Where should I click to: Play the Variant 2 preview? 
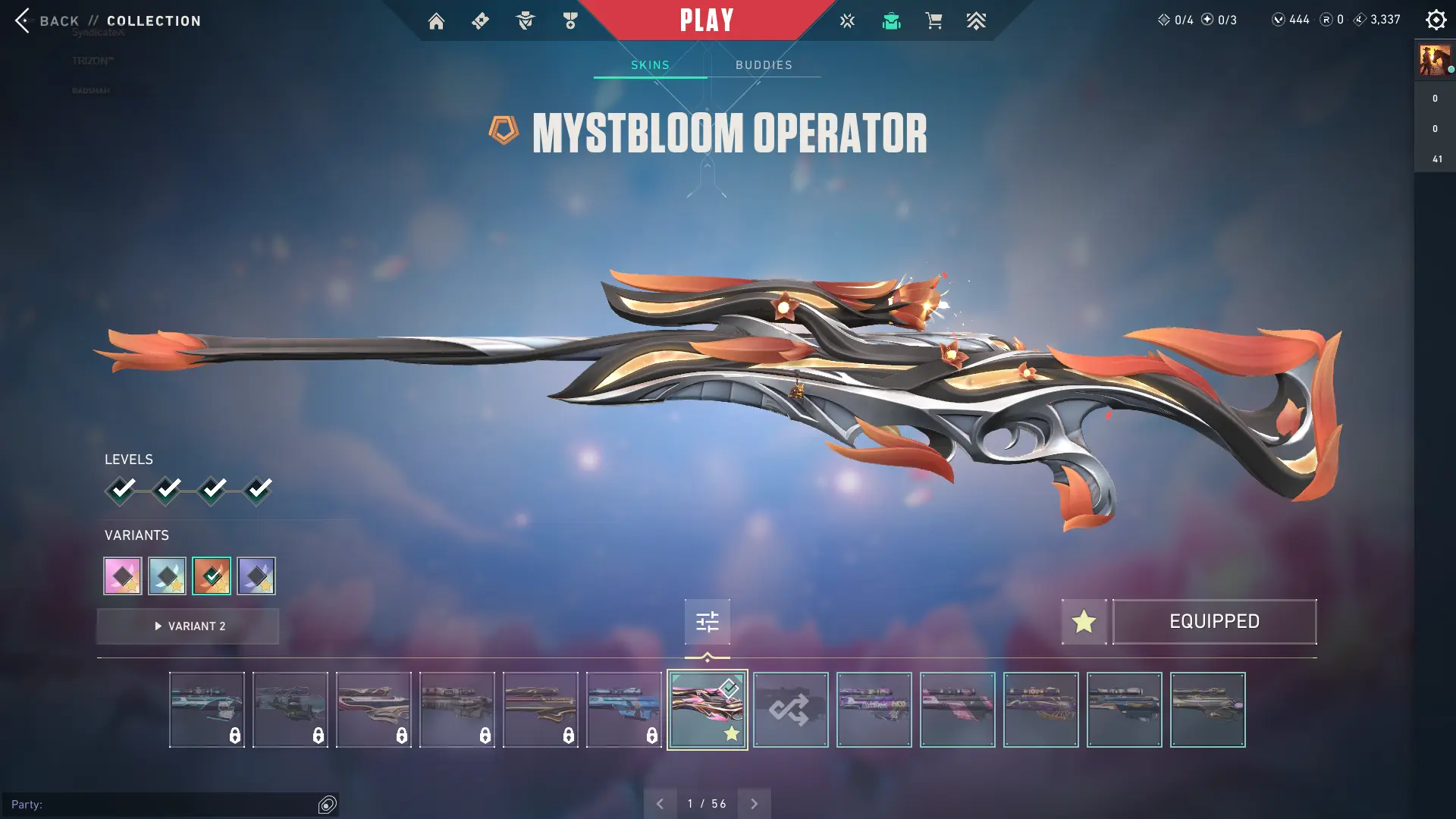pyautogui.click(x=188, y=626)
